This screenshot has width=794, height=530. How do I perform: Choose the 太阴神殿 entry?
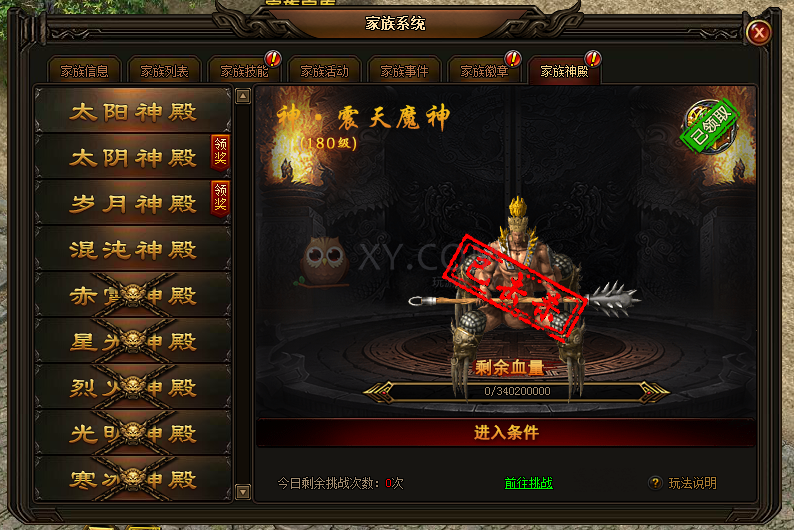(x=120, y=157)
